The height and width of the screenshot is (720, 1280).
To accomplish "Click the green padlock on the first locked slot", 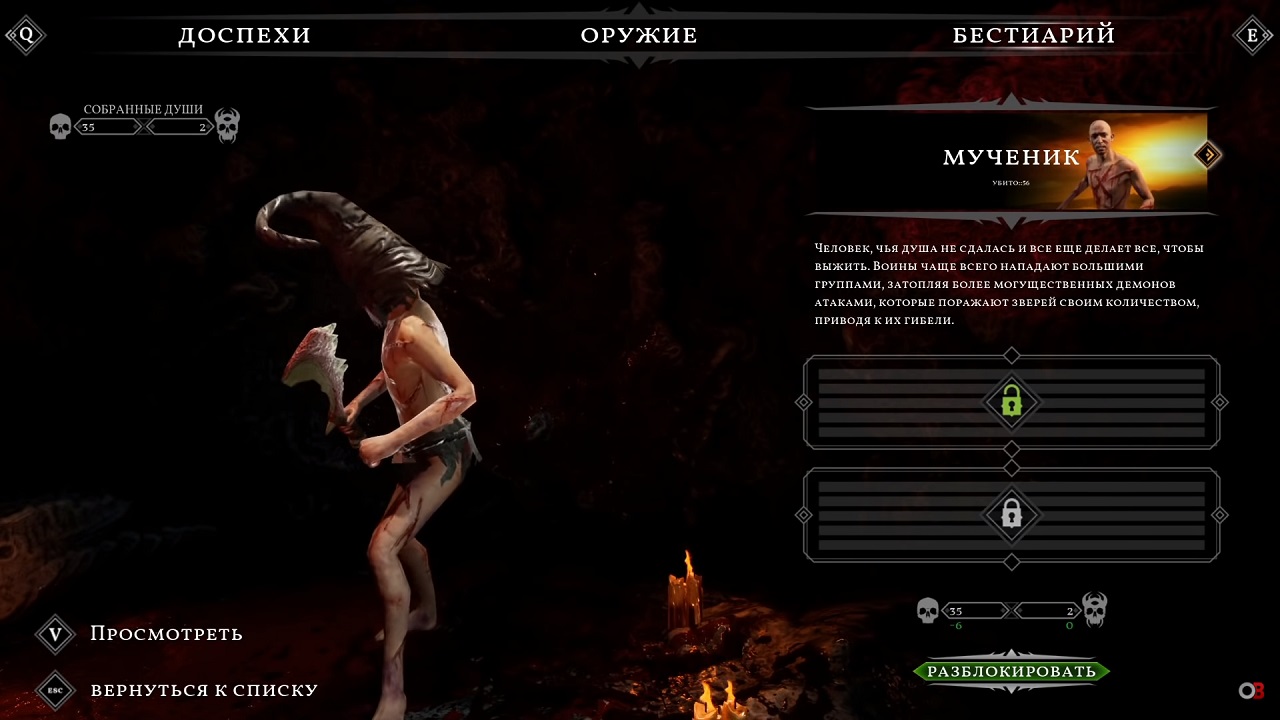I will pos(1011,403).
